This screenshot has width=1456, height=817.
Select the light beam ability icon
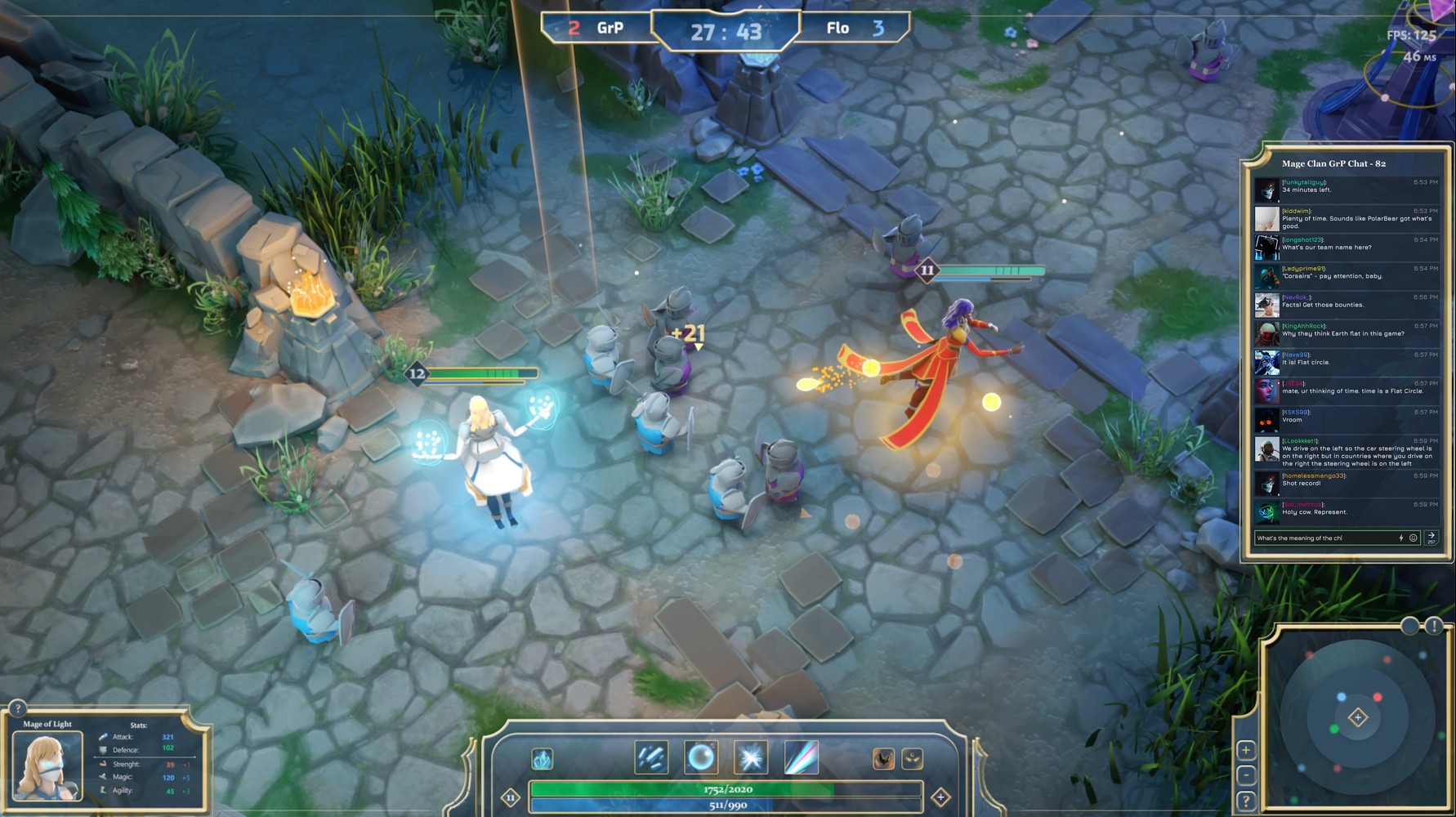801,757
